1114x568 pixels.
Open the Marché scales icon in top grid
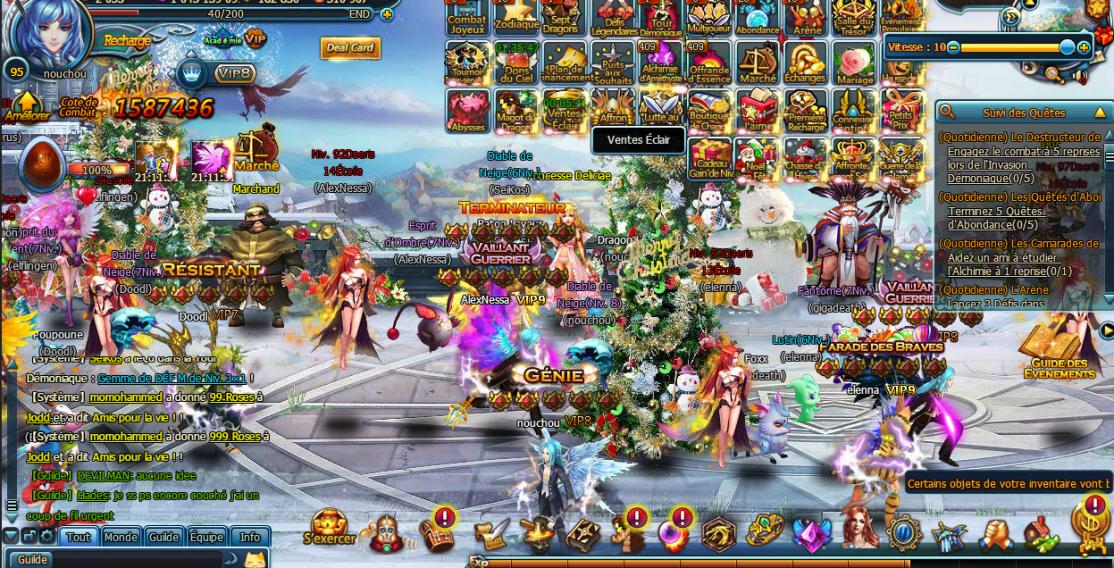pyautogui.click(x=757, y=62)
